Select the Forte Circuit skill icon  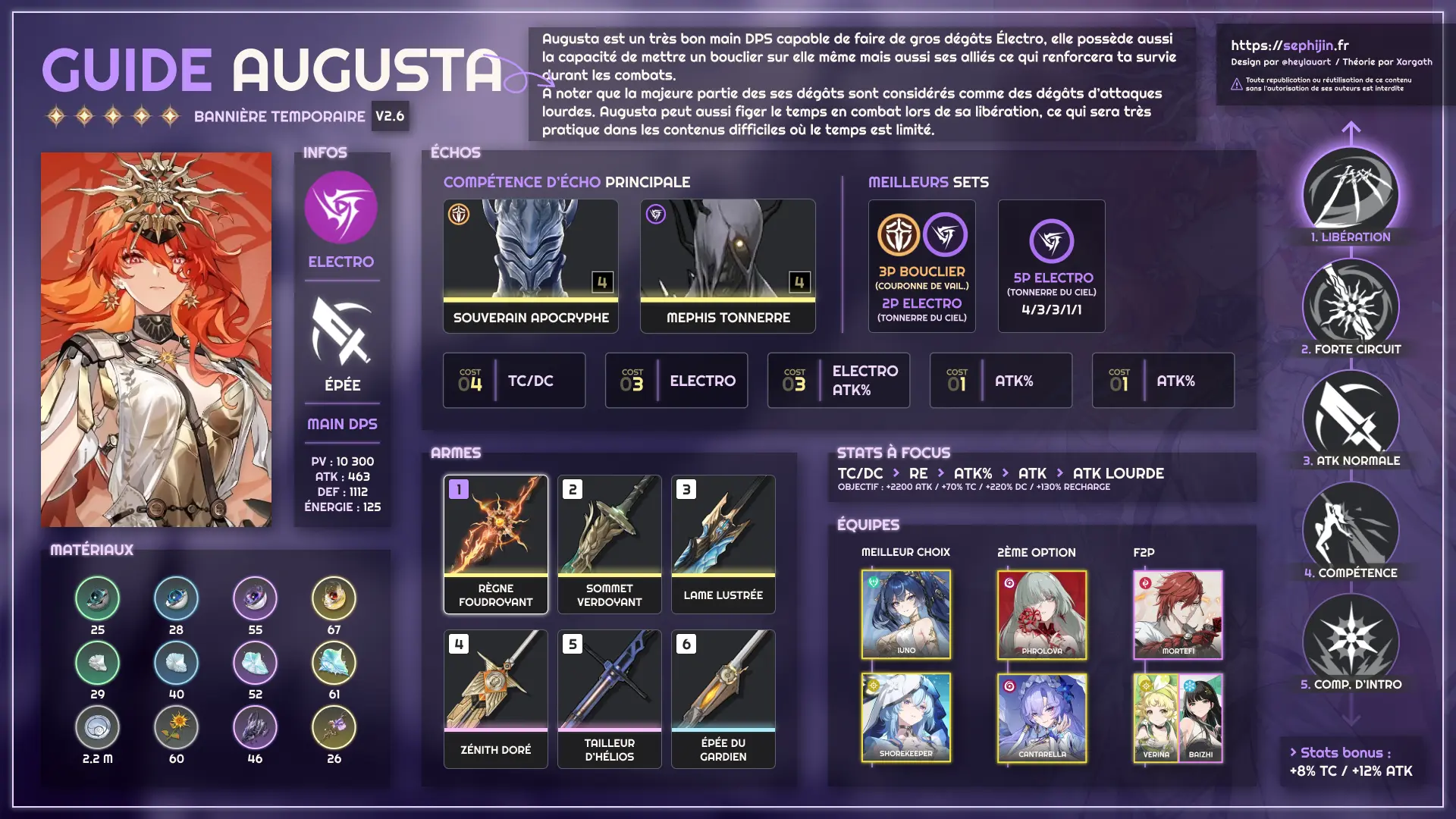click(1351, 306)
